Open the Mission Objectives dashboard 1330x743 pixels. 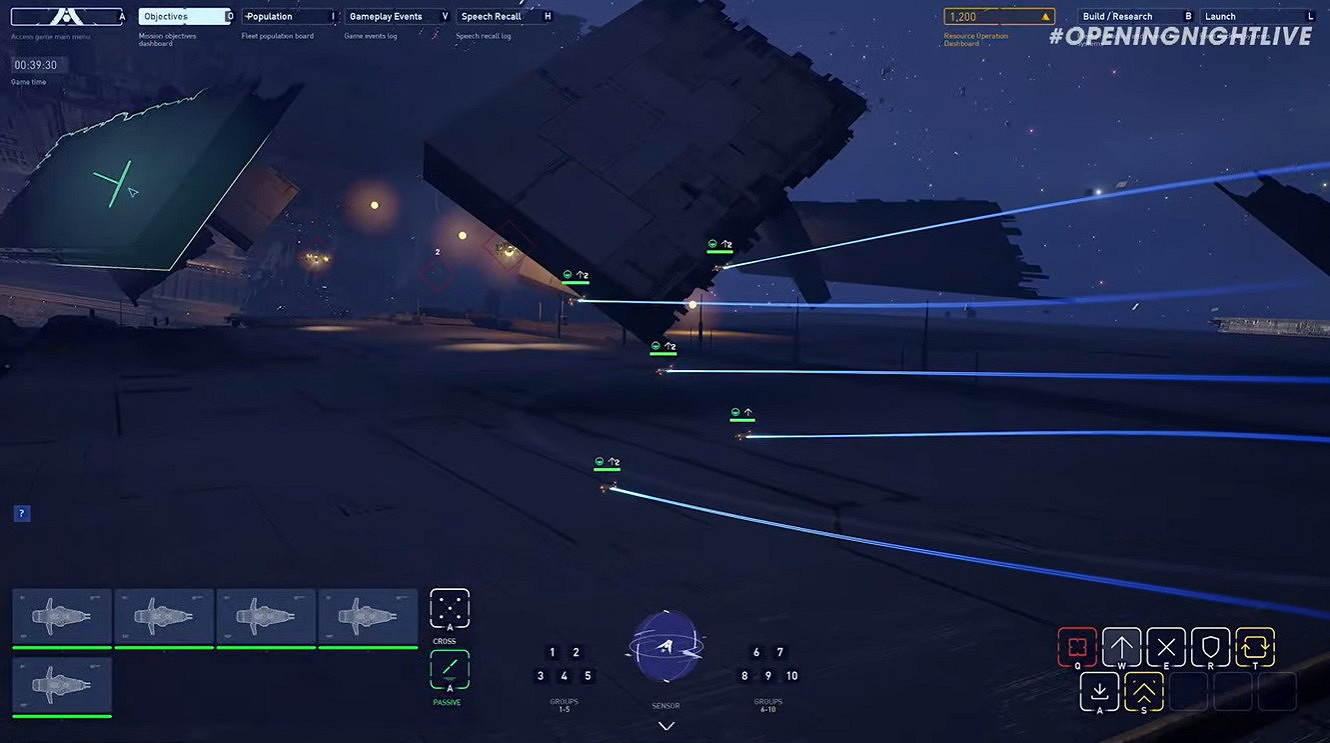[183, 15]
